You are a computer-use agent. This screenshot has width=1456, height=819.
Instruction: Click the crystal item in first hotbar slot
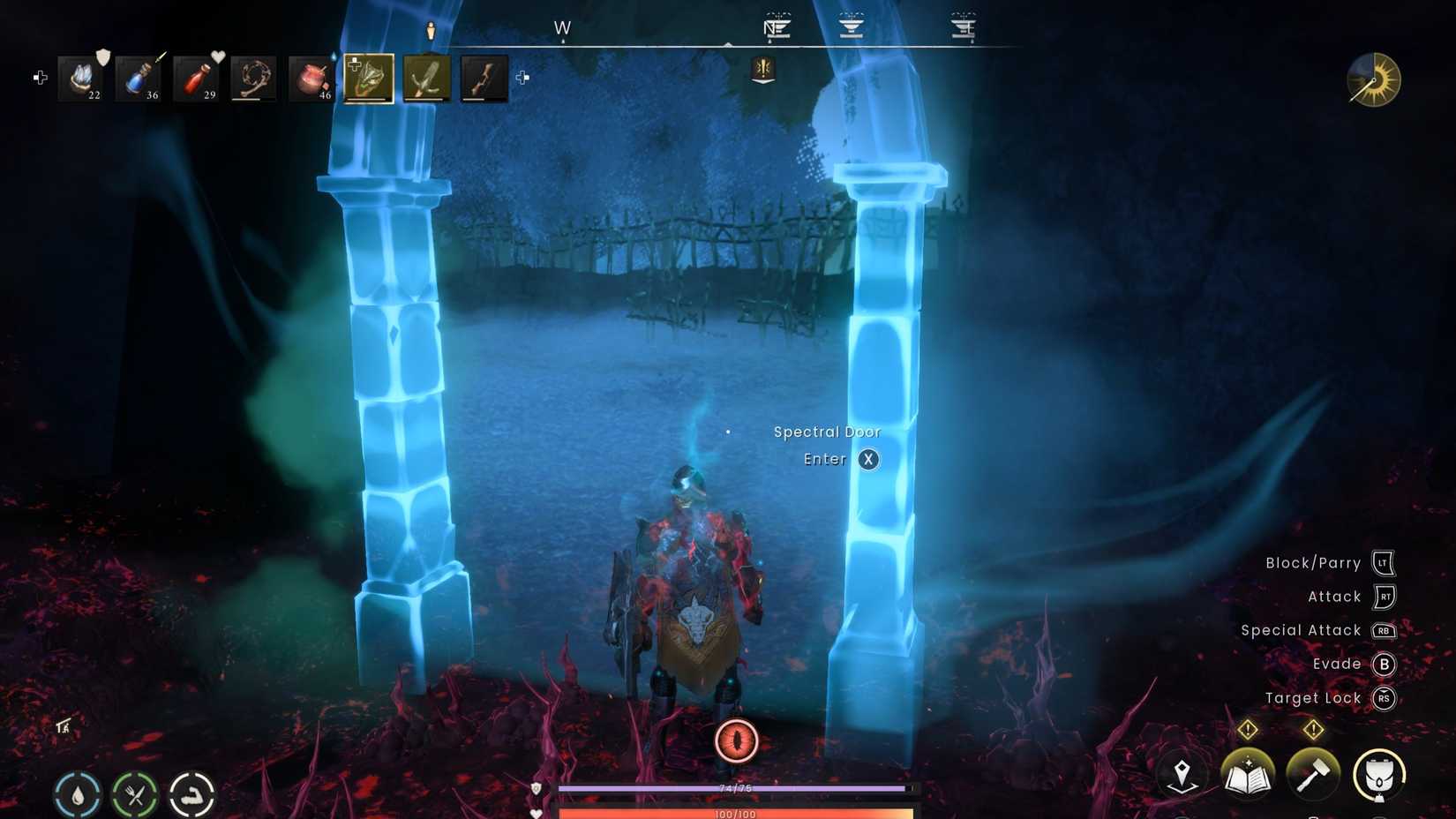81,77
